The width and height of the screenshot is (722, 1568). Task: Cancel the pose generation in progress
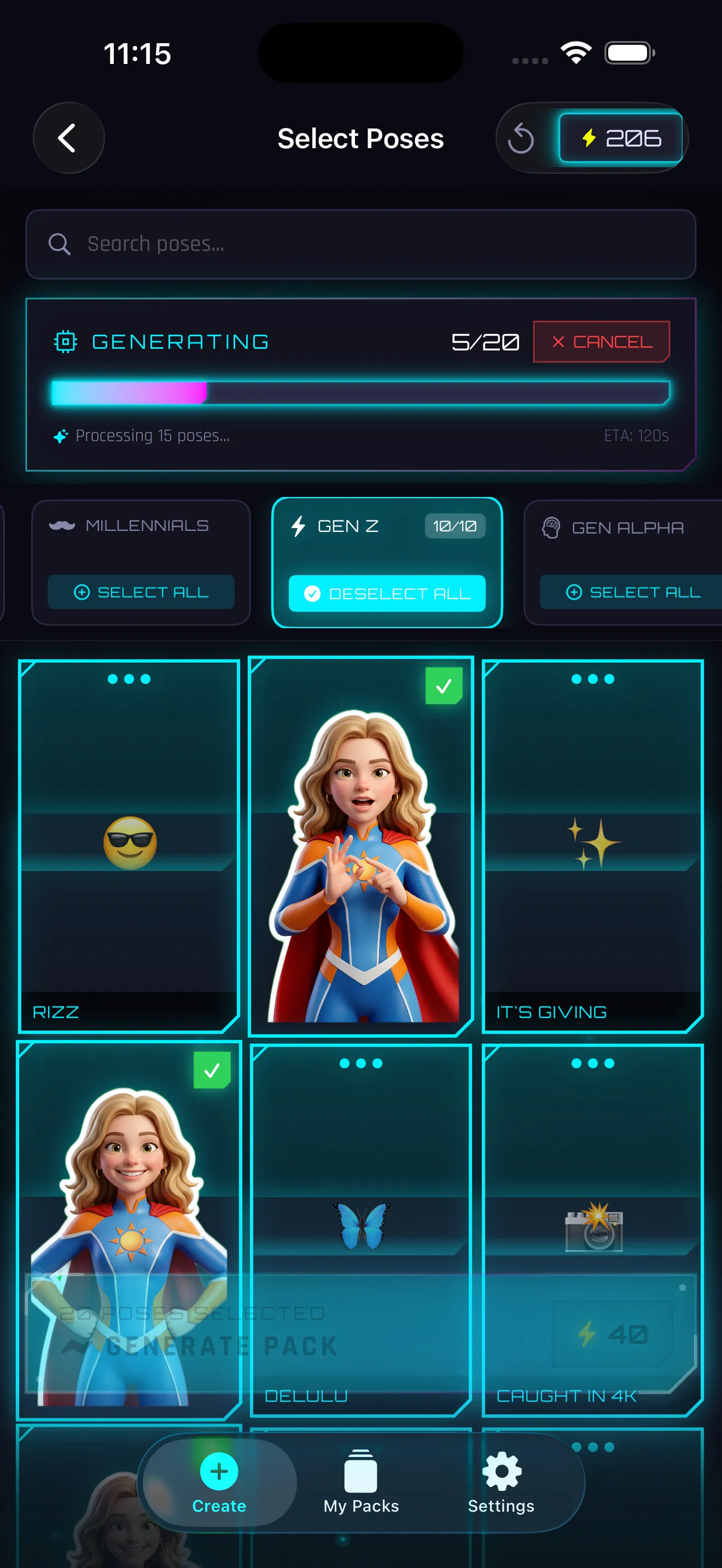point(601,342)
